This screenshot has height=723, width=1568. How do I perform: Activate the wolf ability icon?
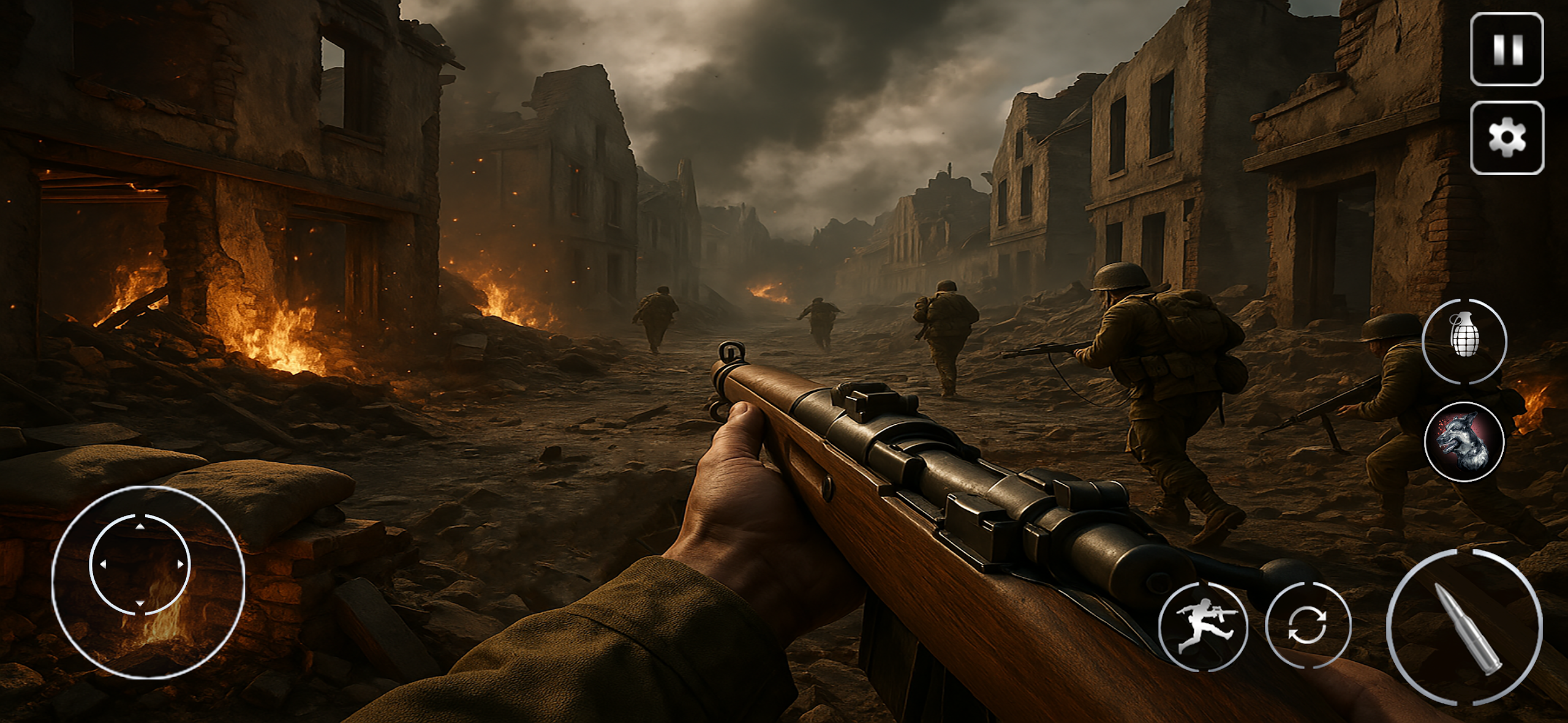tap(1464, 441)
